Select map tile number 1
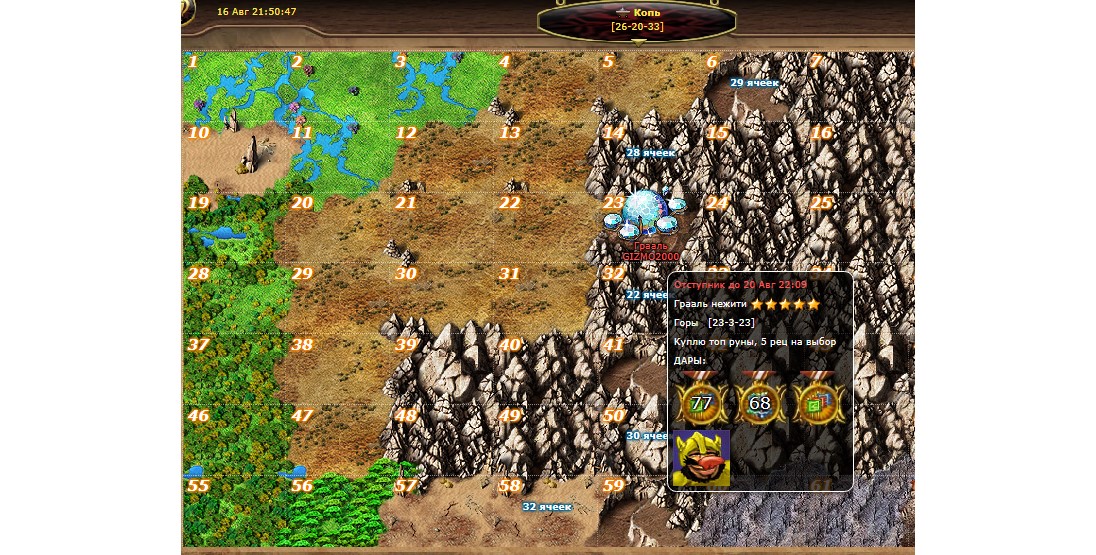Viewport: 1096px width, 555px height. pos(232,87)
